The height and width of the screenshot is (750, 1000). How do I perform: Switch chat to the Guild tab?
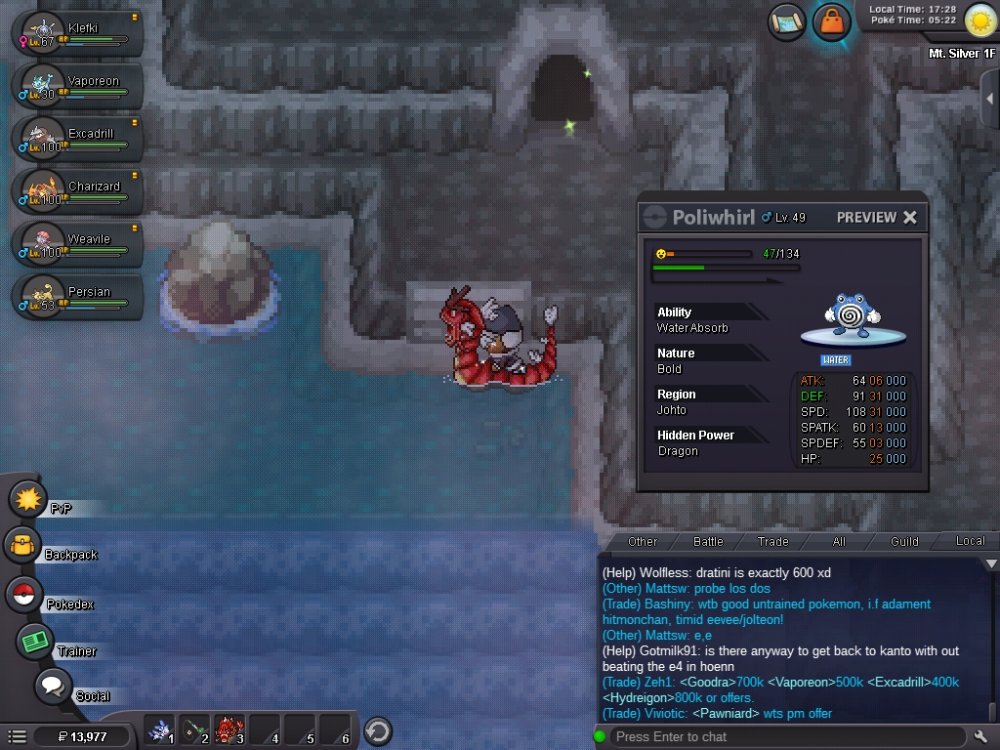coord(904,541)
